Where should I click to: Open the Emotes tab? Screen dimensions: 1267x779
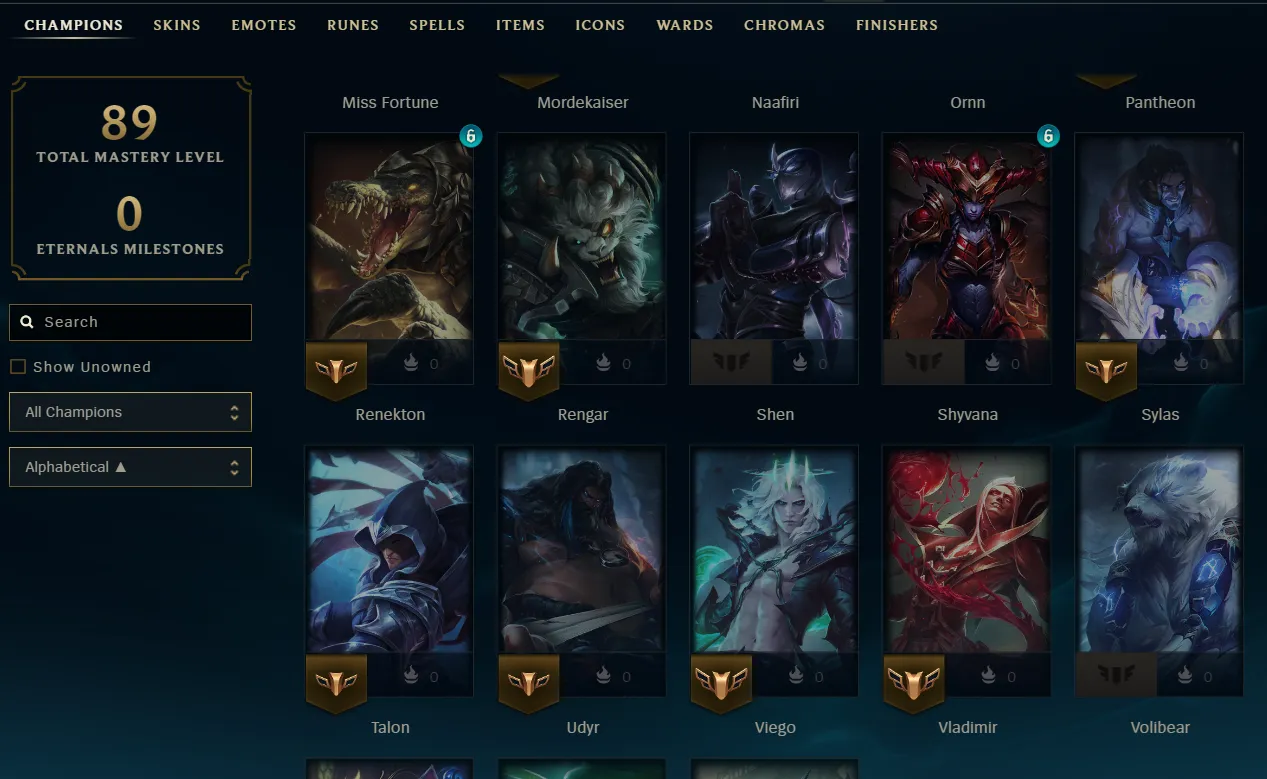pyautogui.click(x=264, y=25)
